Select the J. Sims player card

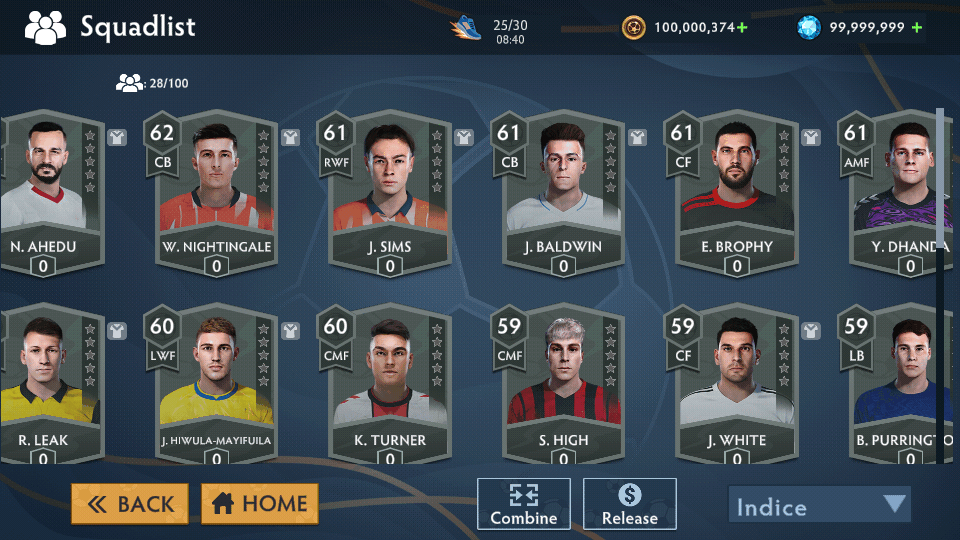[389, 195]
